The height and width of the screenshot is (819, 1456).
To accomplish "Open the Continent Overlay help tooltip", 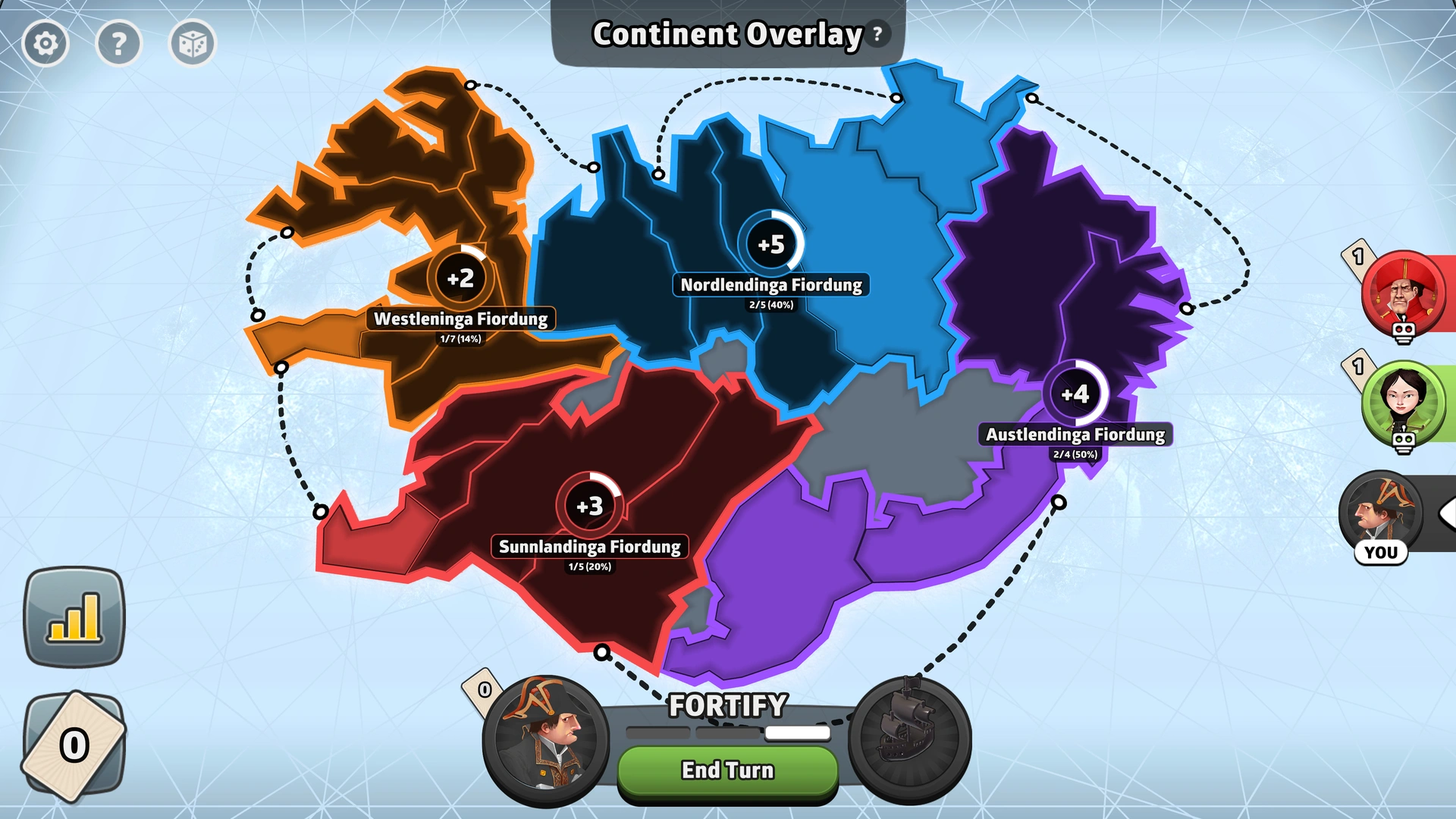I will [x=877, y=33].
